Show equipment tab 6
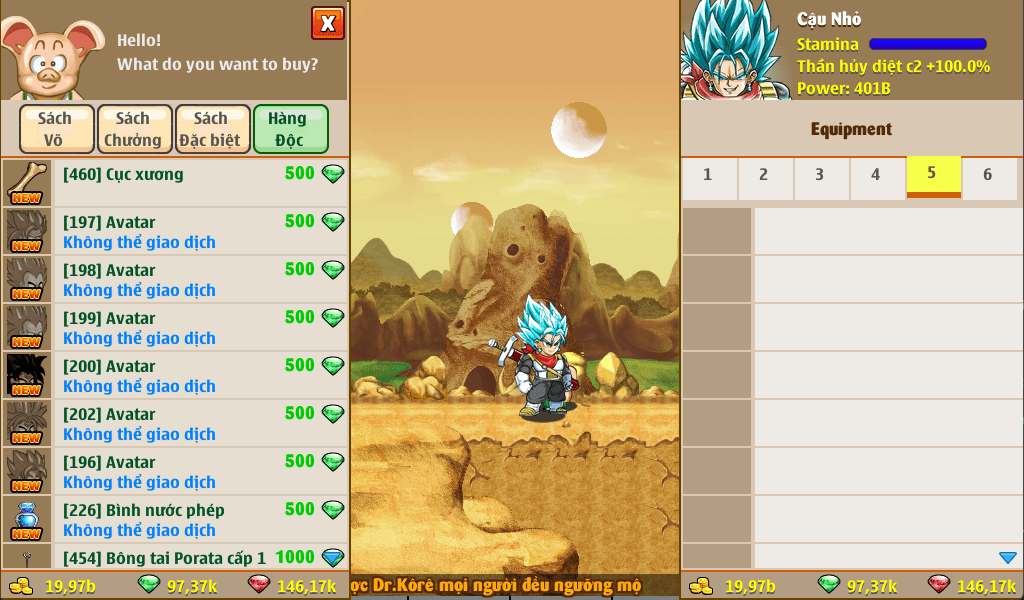 point(988,177)
